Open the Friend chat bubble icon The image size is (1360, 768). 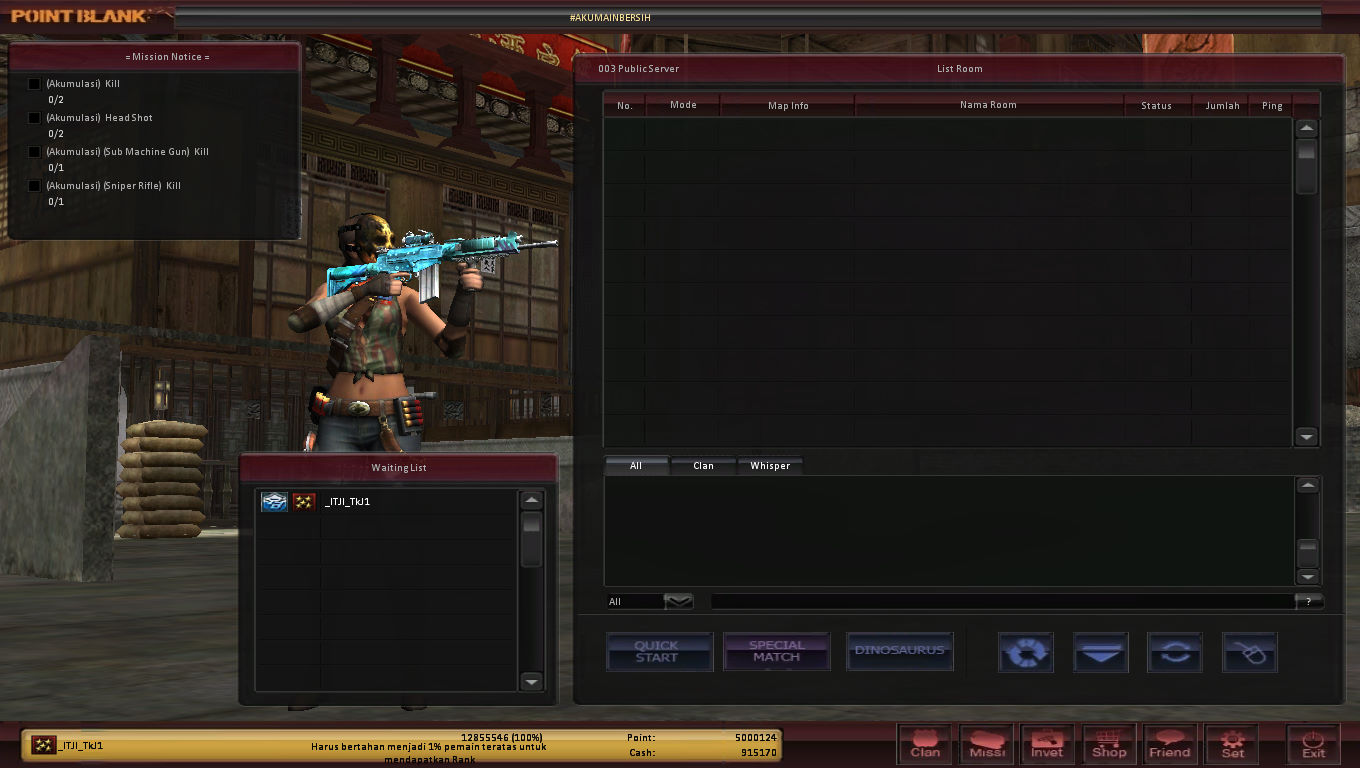(1170, 744)
